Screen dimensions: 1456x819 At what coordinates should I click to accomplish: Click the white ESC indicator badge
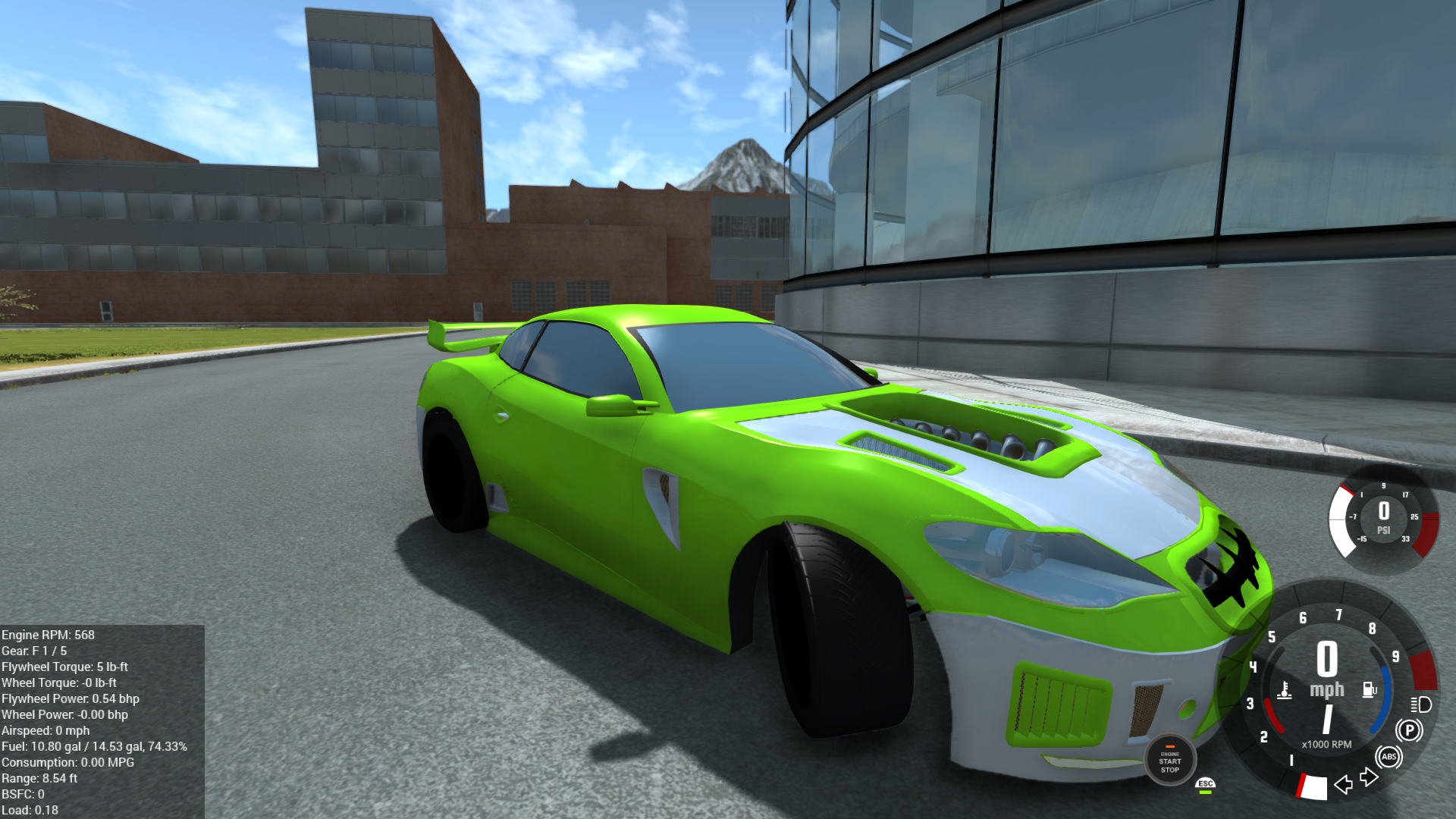[x=1204, y=783]
